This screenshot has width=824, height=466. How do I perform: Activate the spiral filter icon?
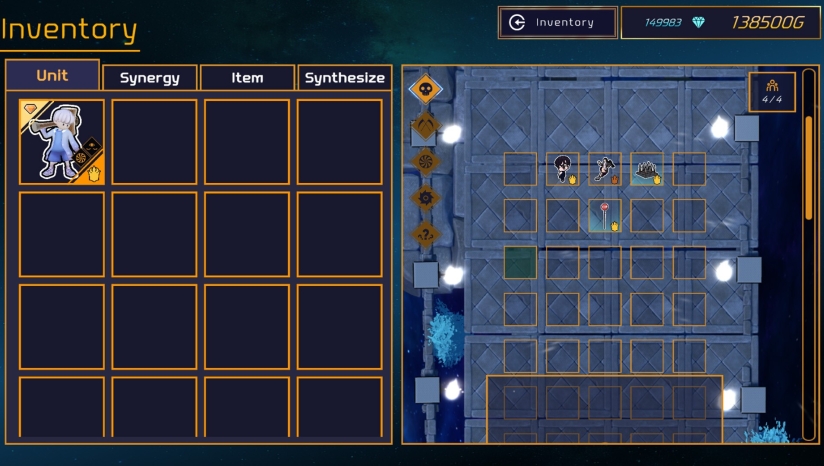point(426,161)
